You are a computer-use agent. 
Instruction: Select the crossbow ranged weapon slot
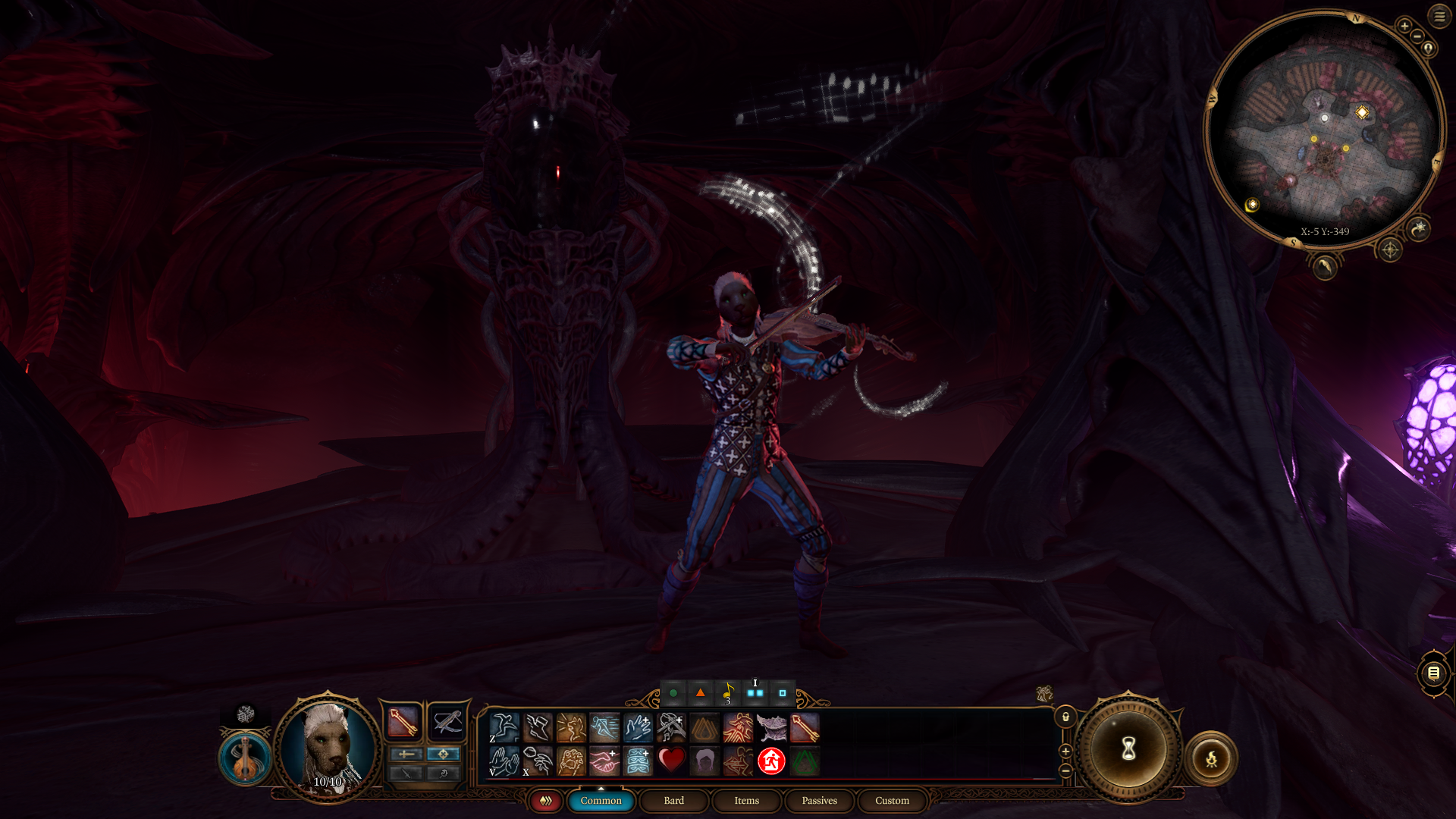click(x=447, y=721)
